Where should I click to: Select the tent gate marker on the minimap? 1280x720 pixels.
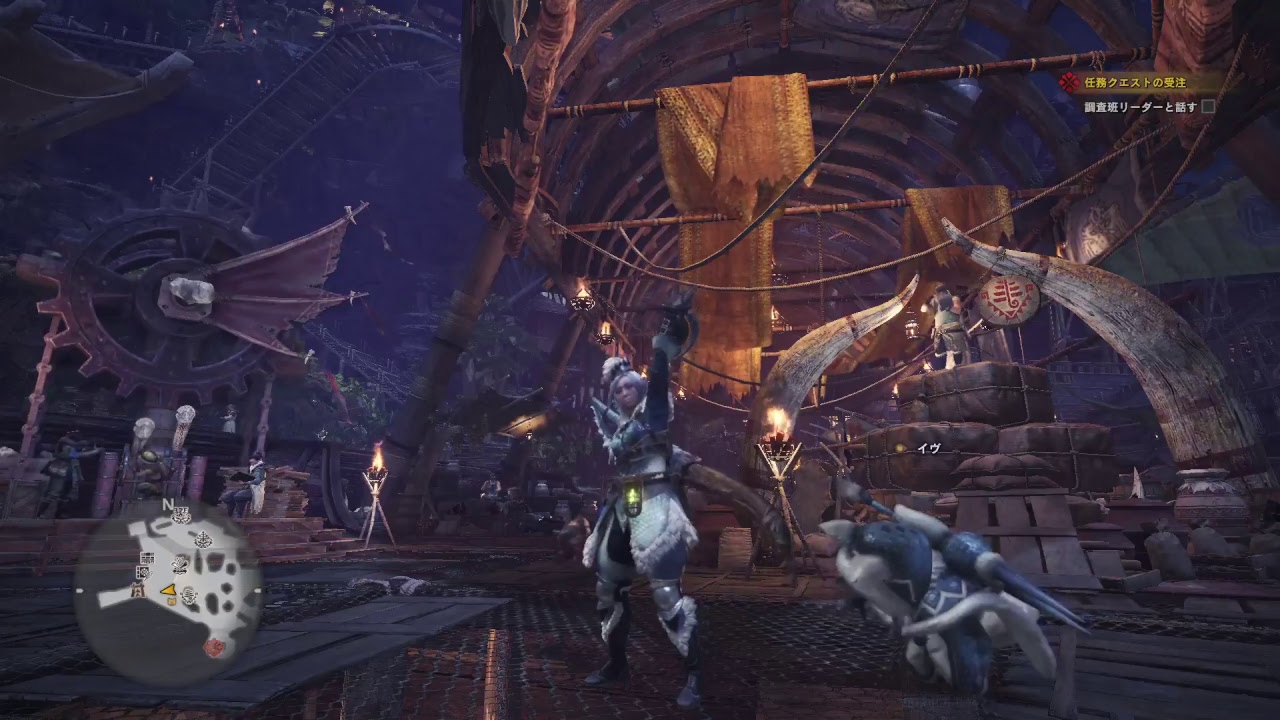click(138, 590)
